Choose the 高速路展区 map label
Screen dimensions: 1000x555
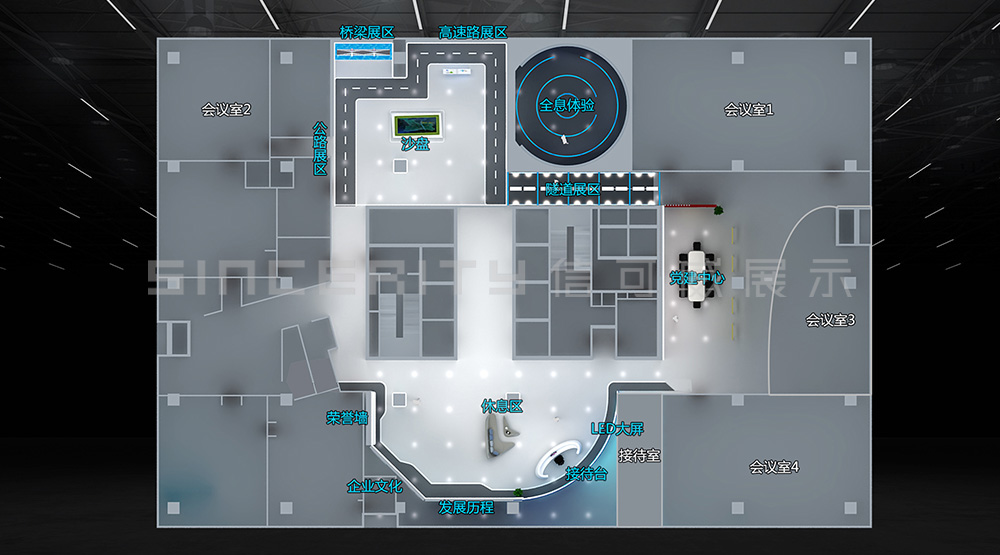click(x=473, y=32)
